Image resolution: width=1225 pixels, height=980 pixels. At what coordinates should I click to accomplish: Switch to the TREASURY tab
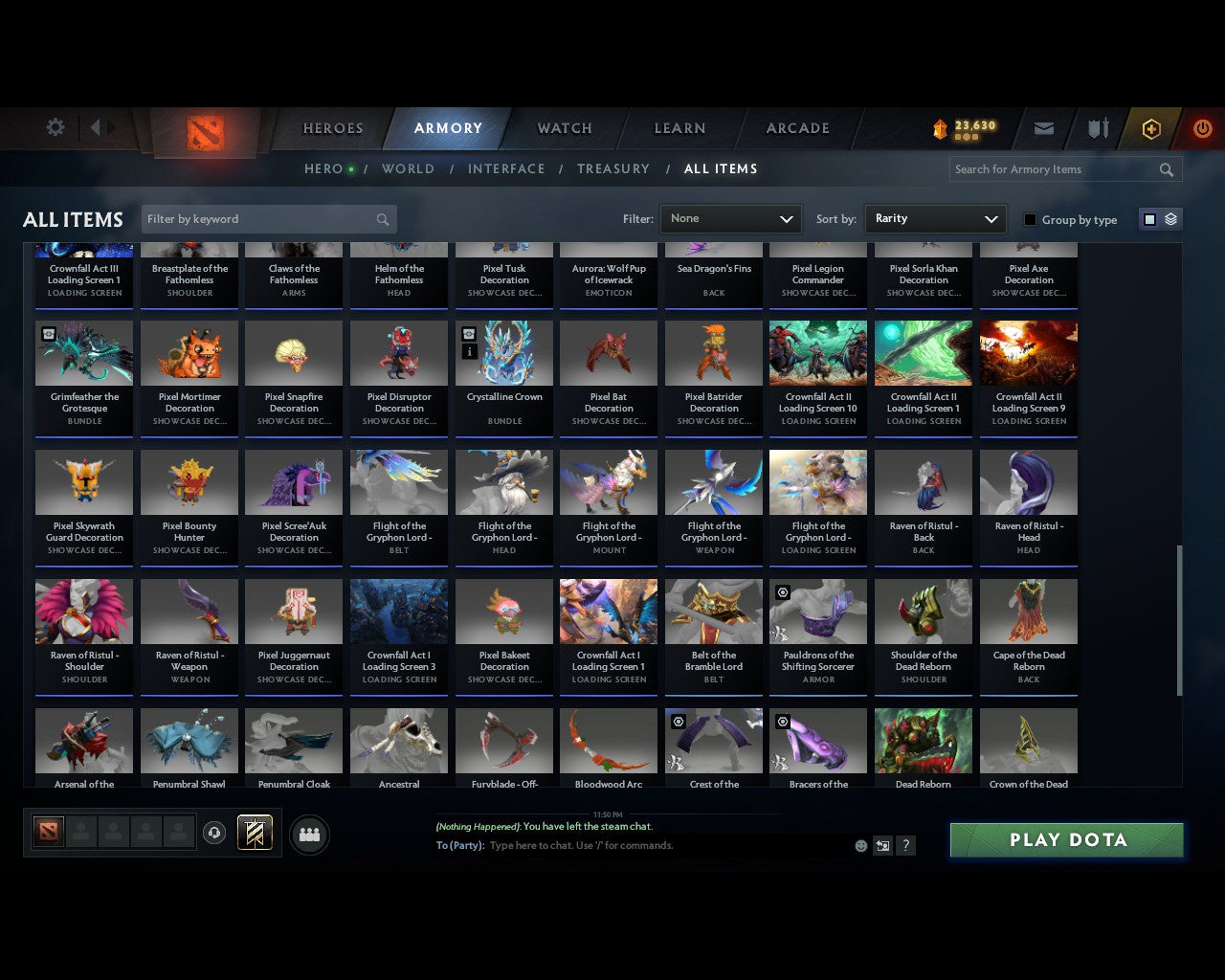click(x=613, y=168)
